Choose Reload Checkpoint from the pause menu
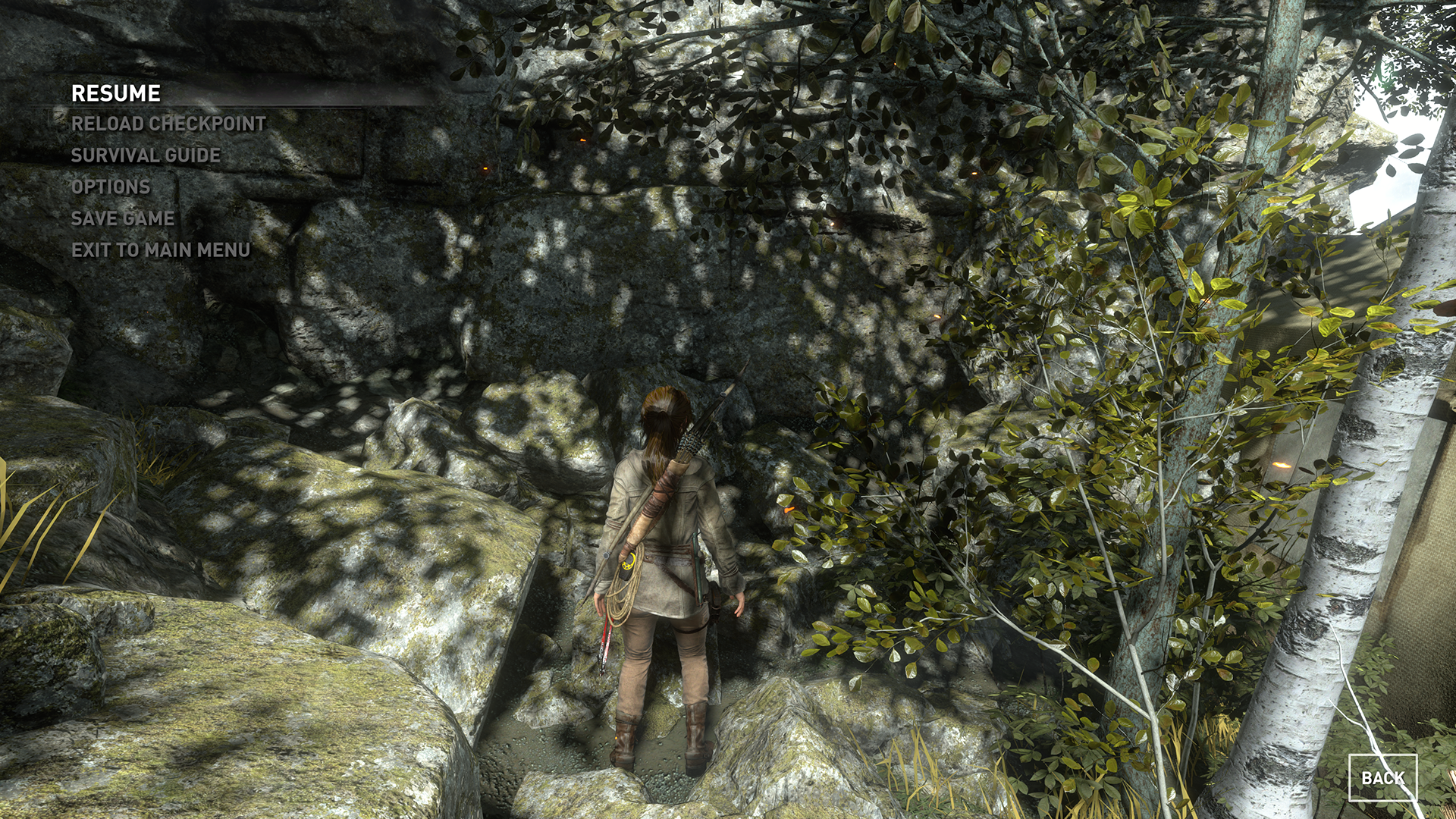This screenshot has height=819, width=1456. (168, 124)
